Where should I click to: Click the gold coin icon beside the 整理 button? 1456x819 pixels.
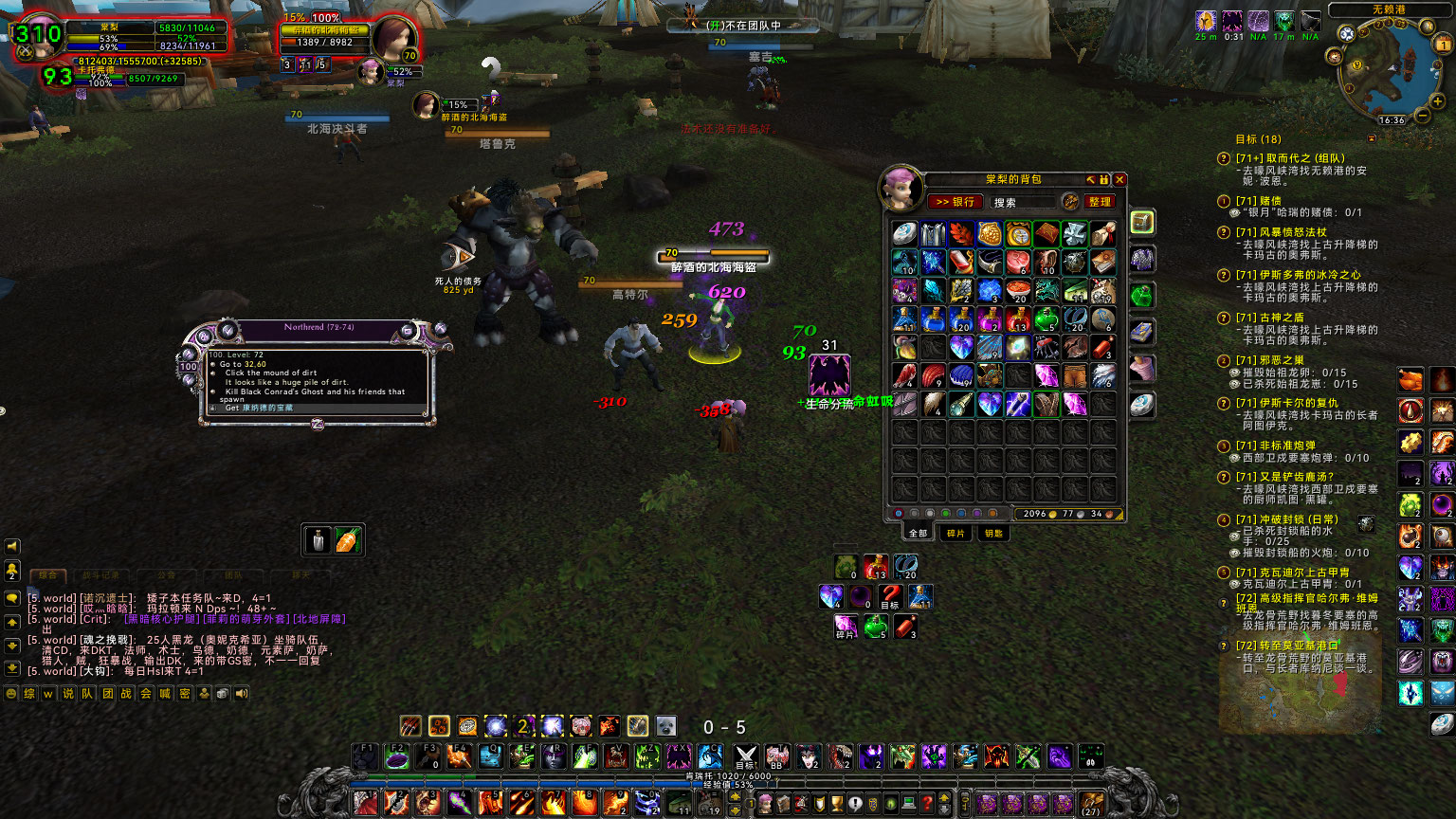click(x=1070, y=202)
